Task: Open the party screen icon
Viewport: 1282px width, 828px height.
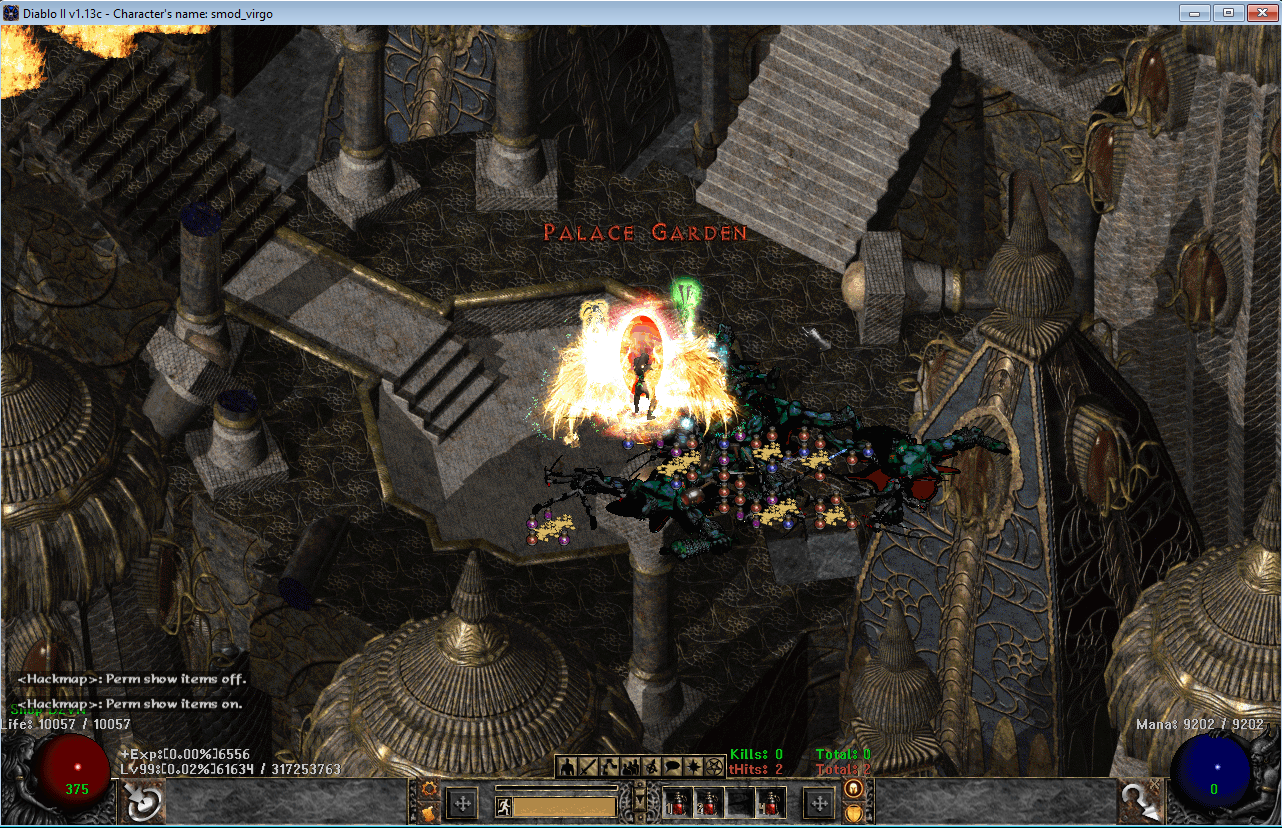Action: (631, 767)
